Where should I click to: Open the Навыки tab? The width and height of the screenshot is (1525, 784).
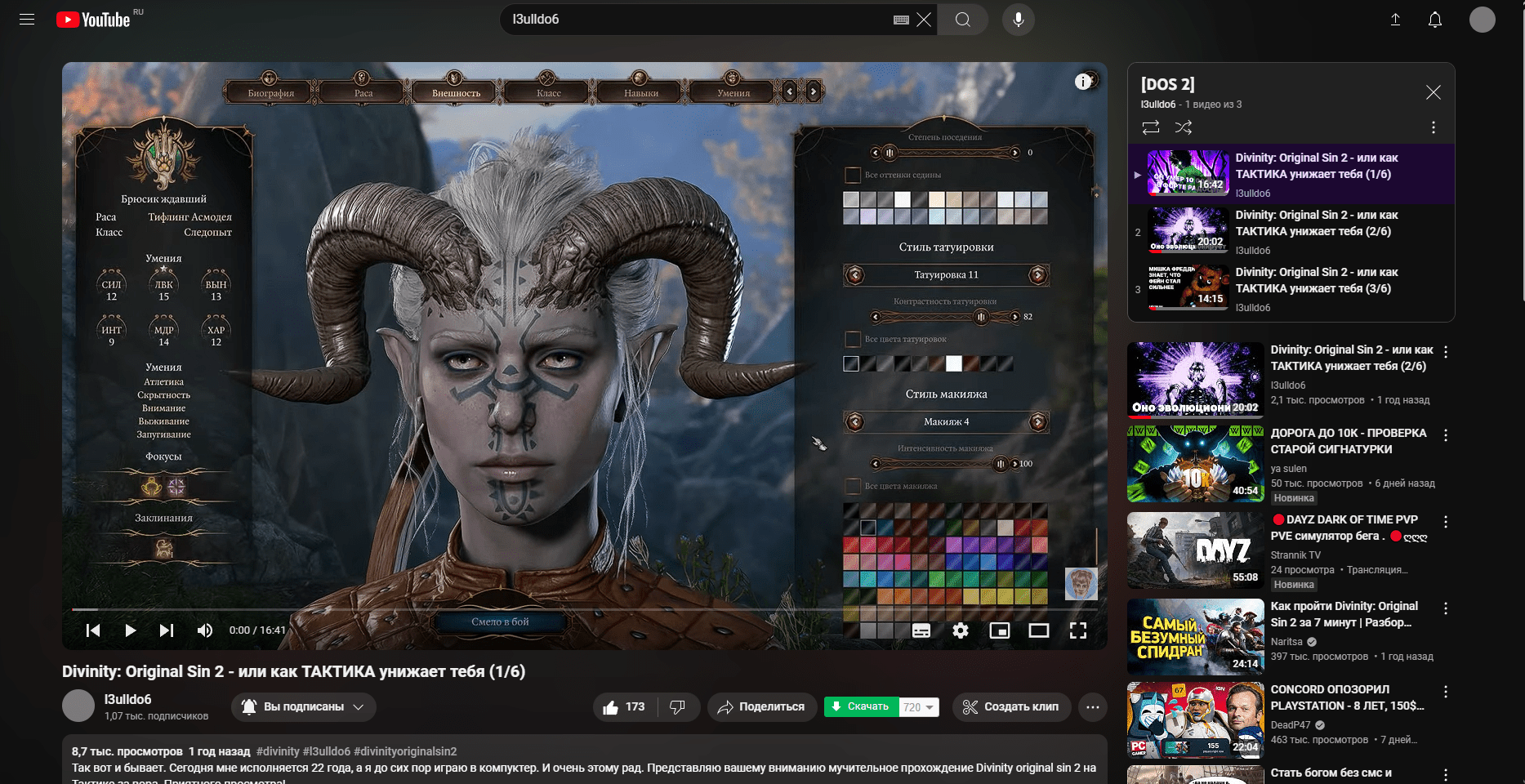point(641,93)
